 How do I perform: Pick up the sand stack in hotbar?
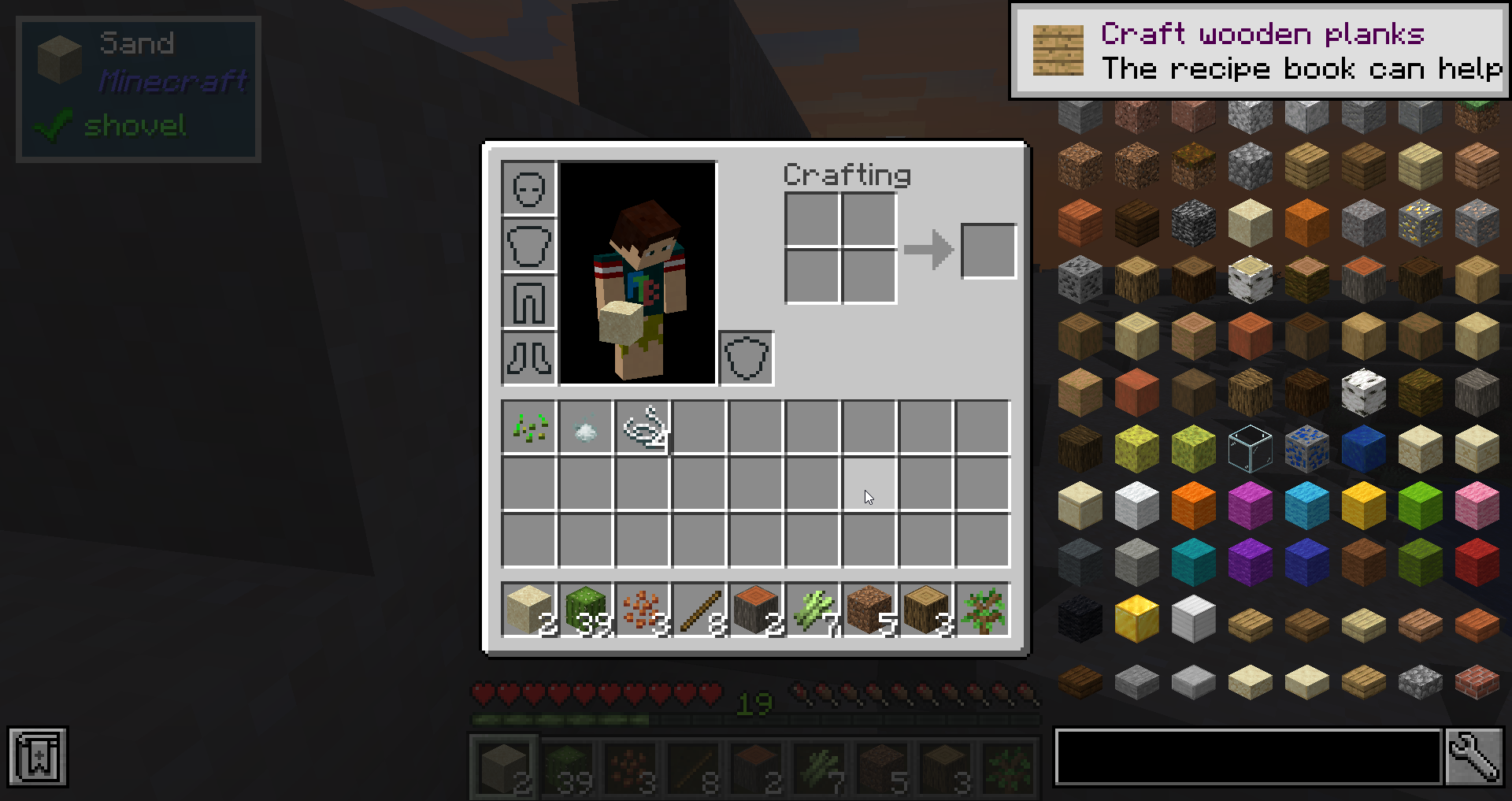point(528,610)
